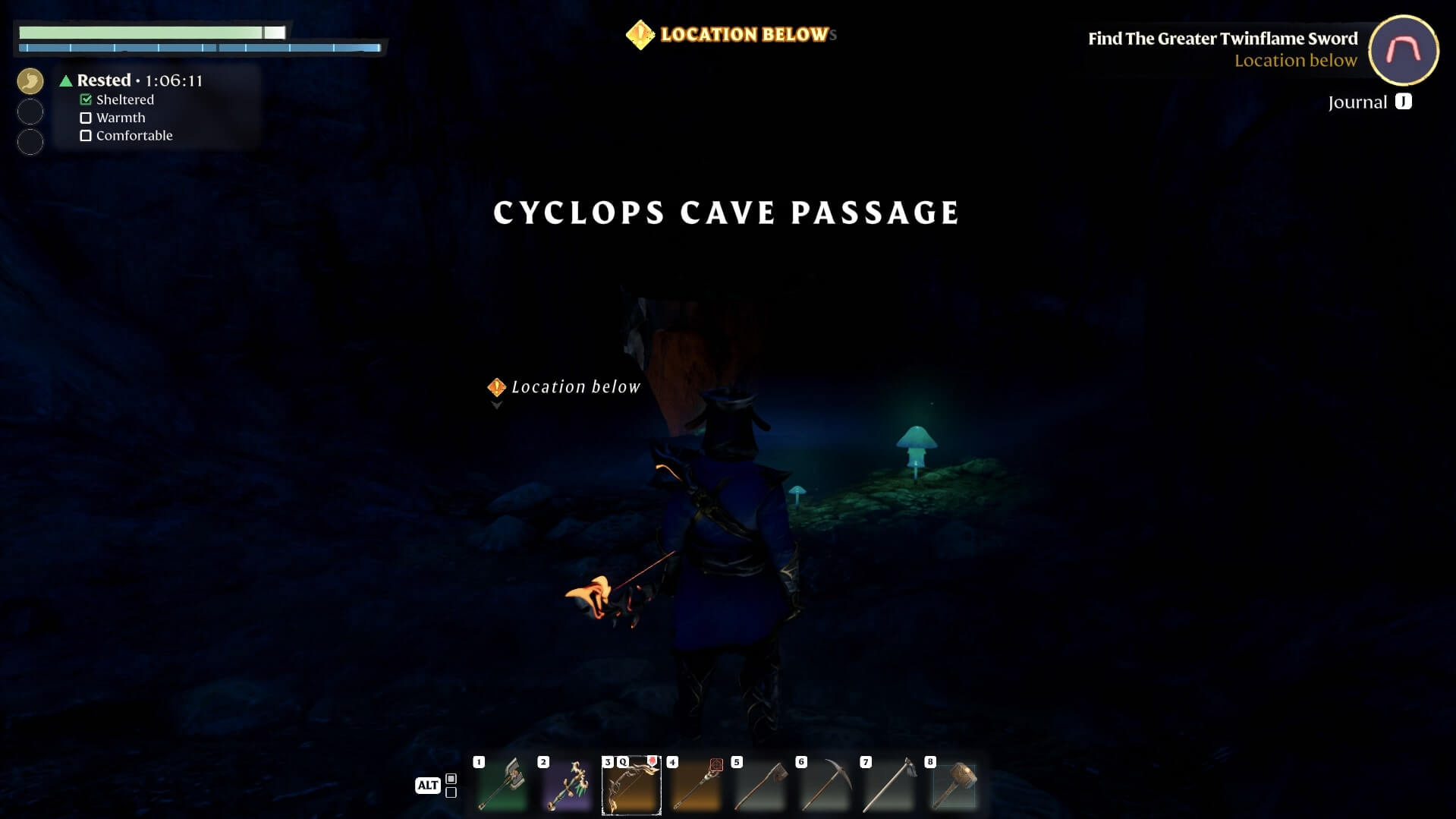1456x819 pixels.
Task: Switch the hotbar set using the ALT toggle squares
Action: tap(451, 786)
